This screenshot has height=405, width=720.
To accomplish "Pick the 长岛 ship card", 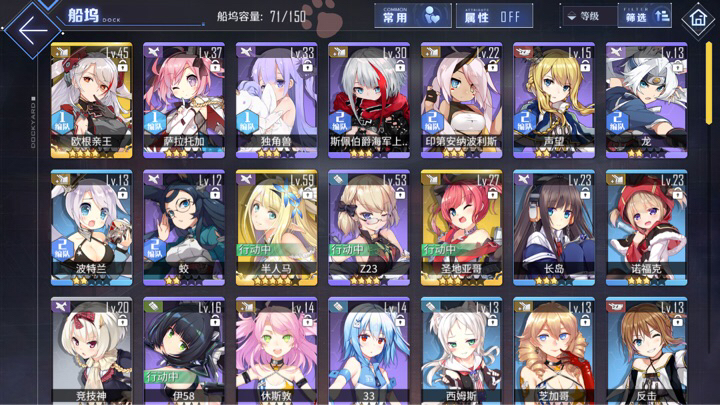I will tap(553, 226).
